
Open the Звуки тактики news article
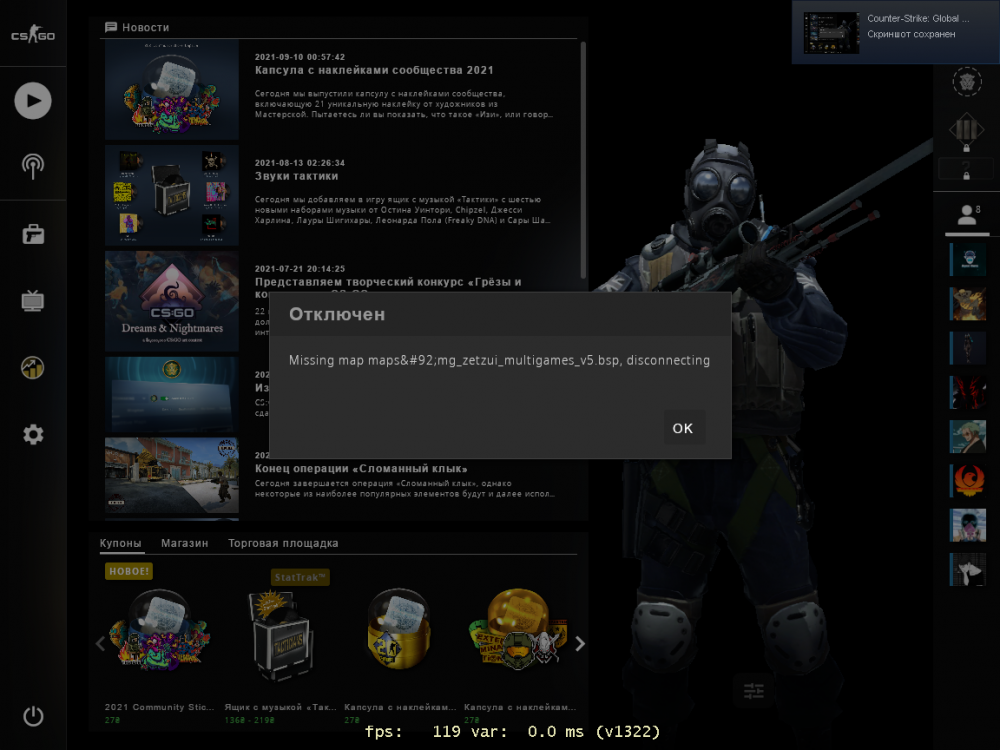tap(297, 177)
